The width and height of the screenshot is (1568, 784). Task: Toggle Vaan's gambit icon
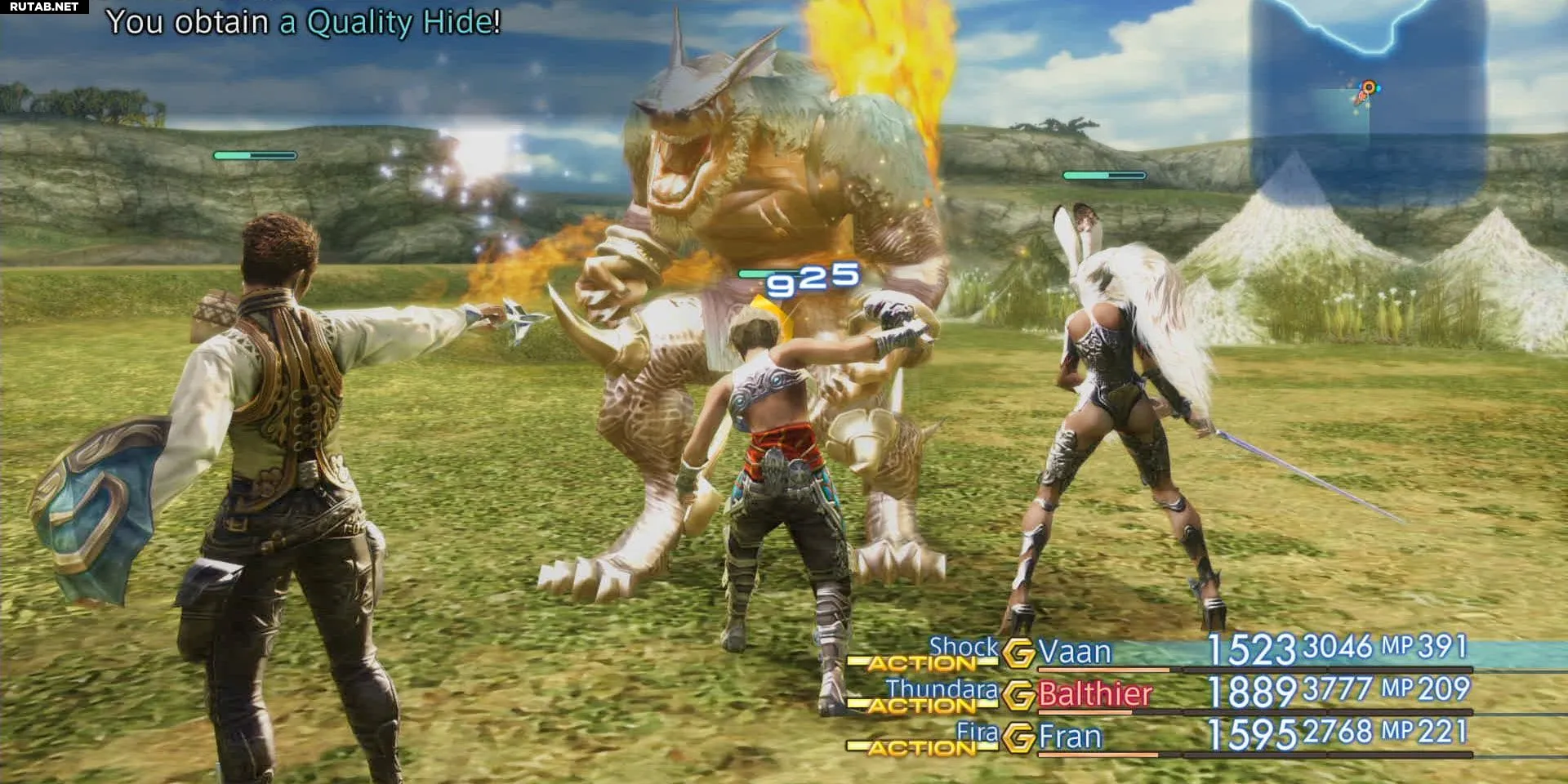tap(1018, 653)
